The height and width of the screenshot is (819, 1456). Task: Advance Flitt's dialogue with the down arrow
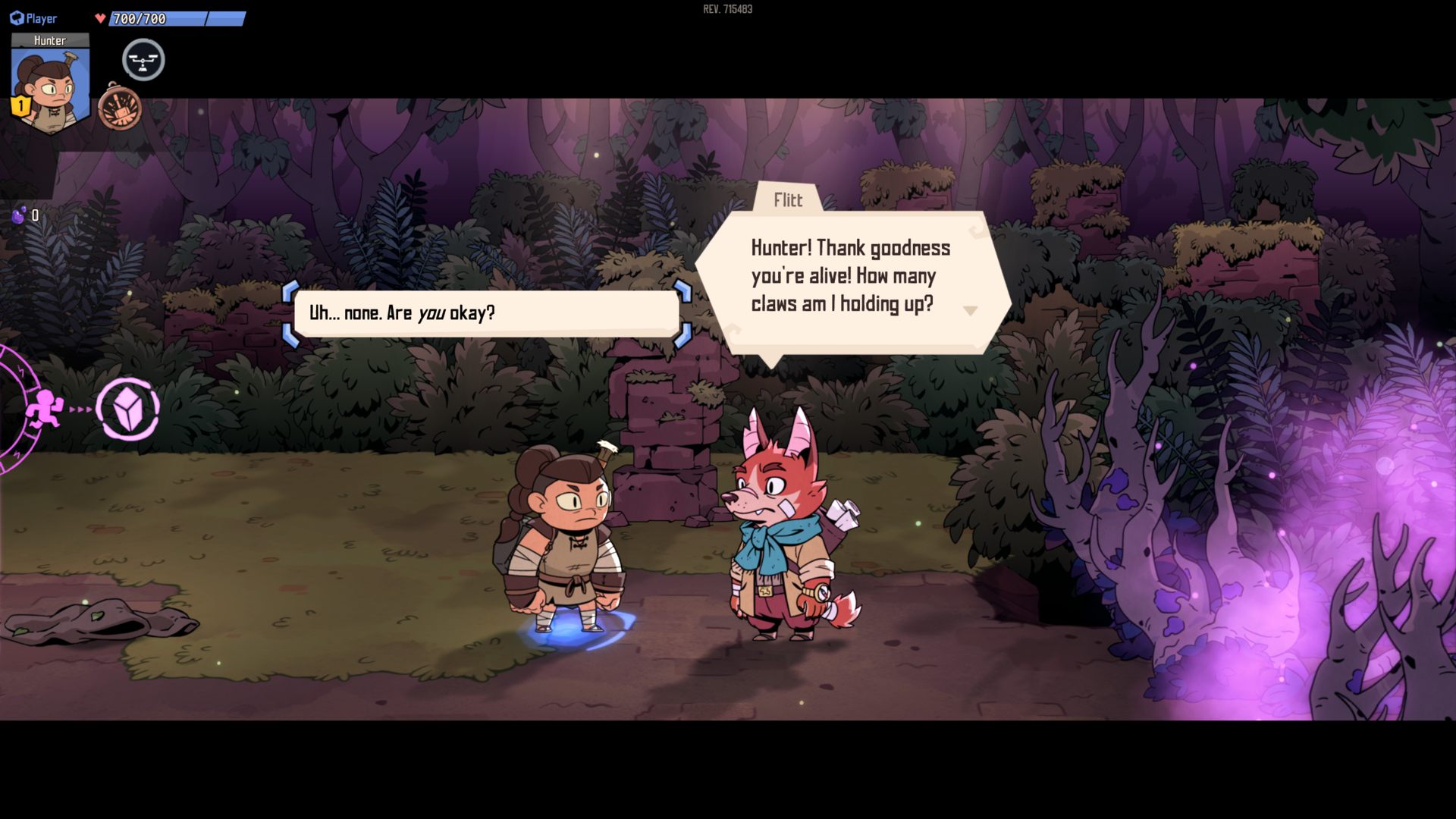point(970,310)
